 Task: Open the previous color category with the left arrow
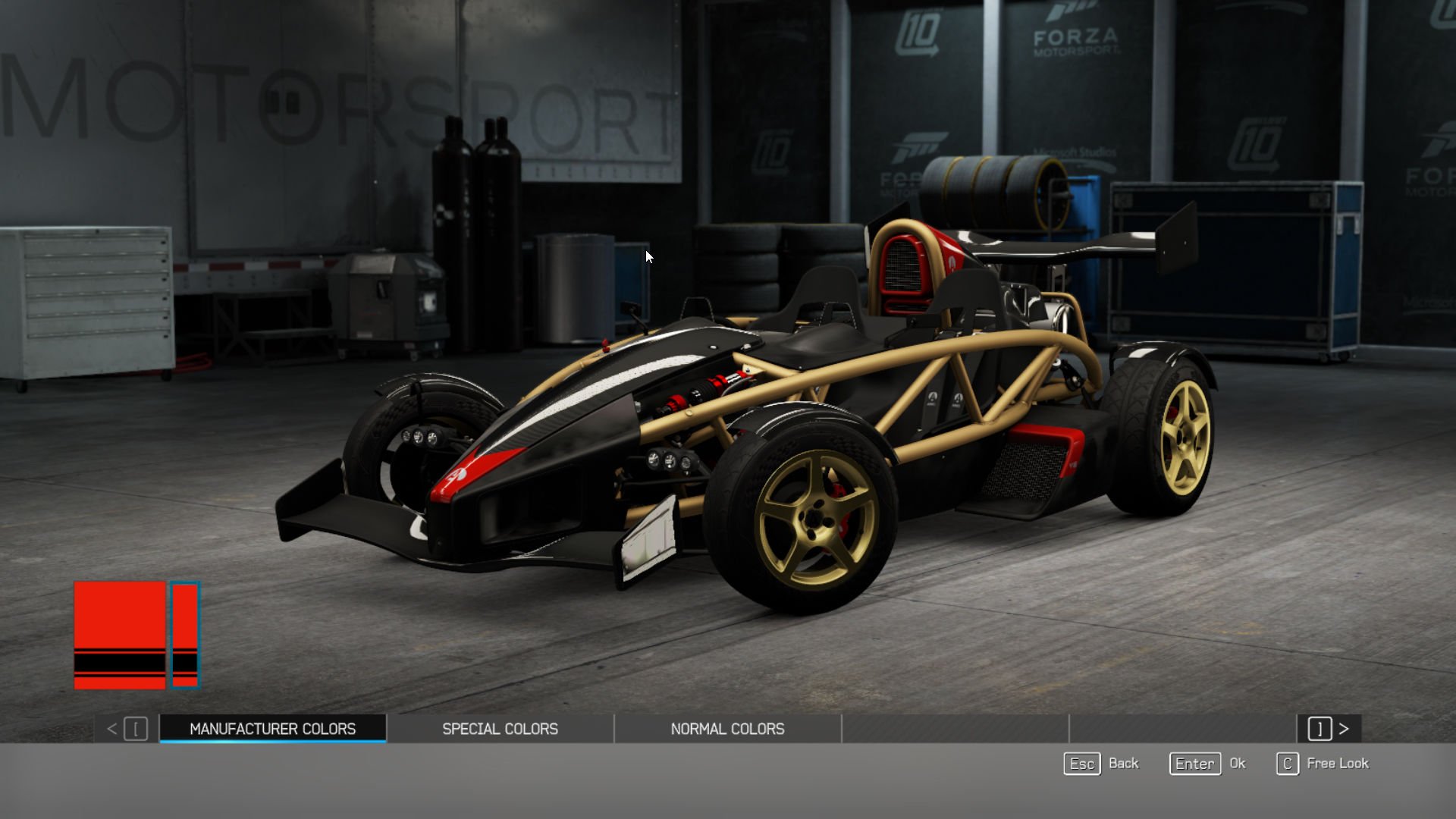[x=112, y=729]
